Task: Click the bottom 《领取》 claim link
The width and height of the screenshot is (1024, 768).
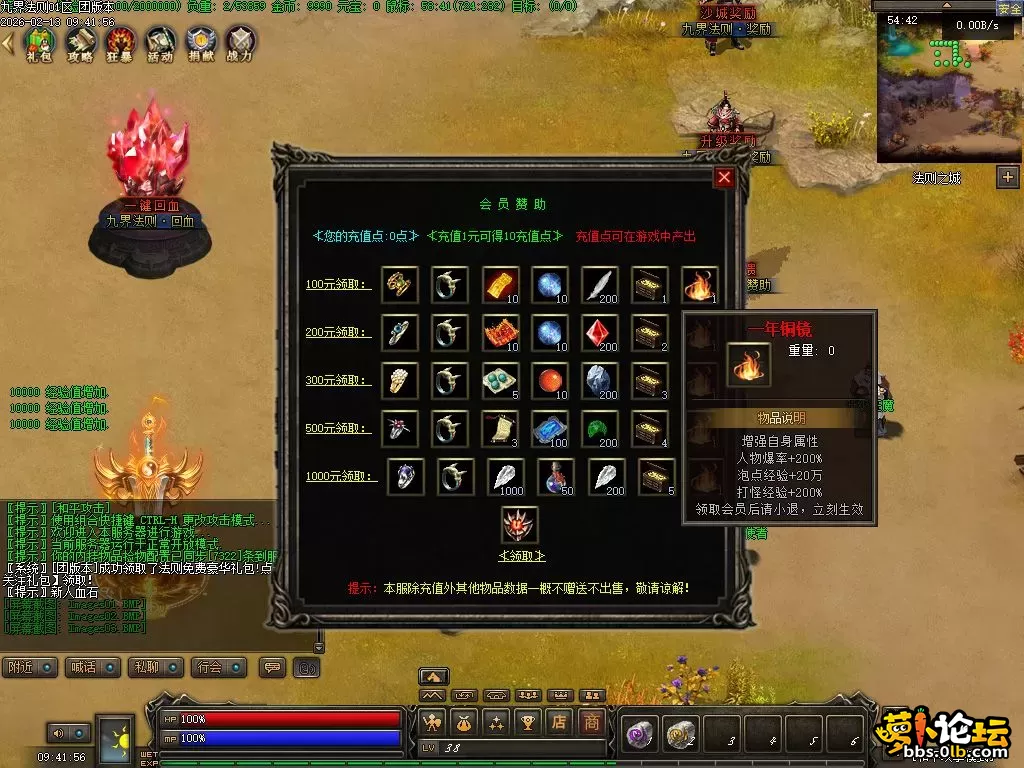Action: coord(521,556)
